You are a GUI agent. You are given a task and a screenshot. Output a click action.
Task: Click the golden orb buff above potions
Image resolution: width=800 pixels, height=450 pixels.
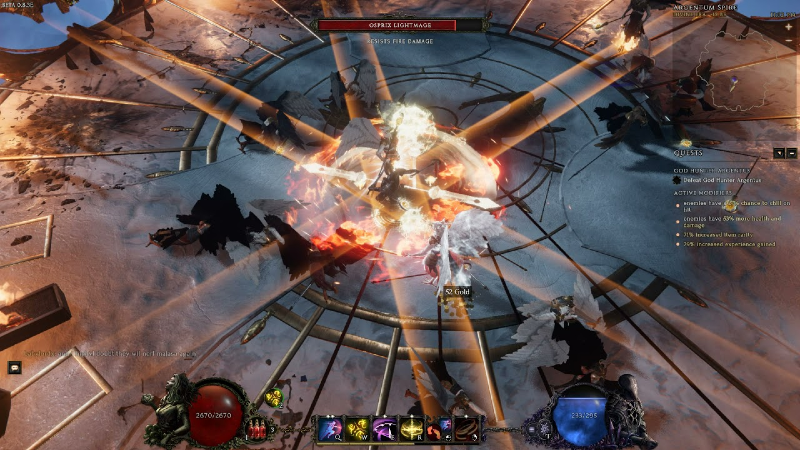point(275,398)
